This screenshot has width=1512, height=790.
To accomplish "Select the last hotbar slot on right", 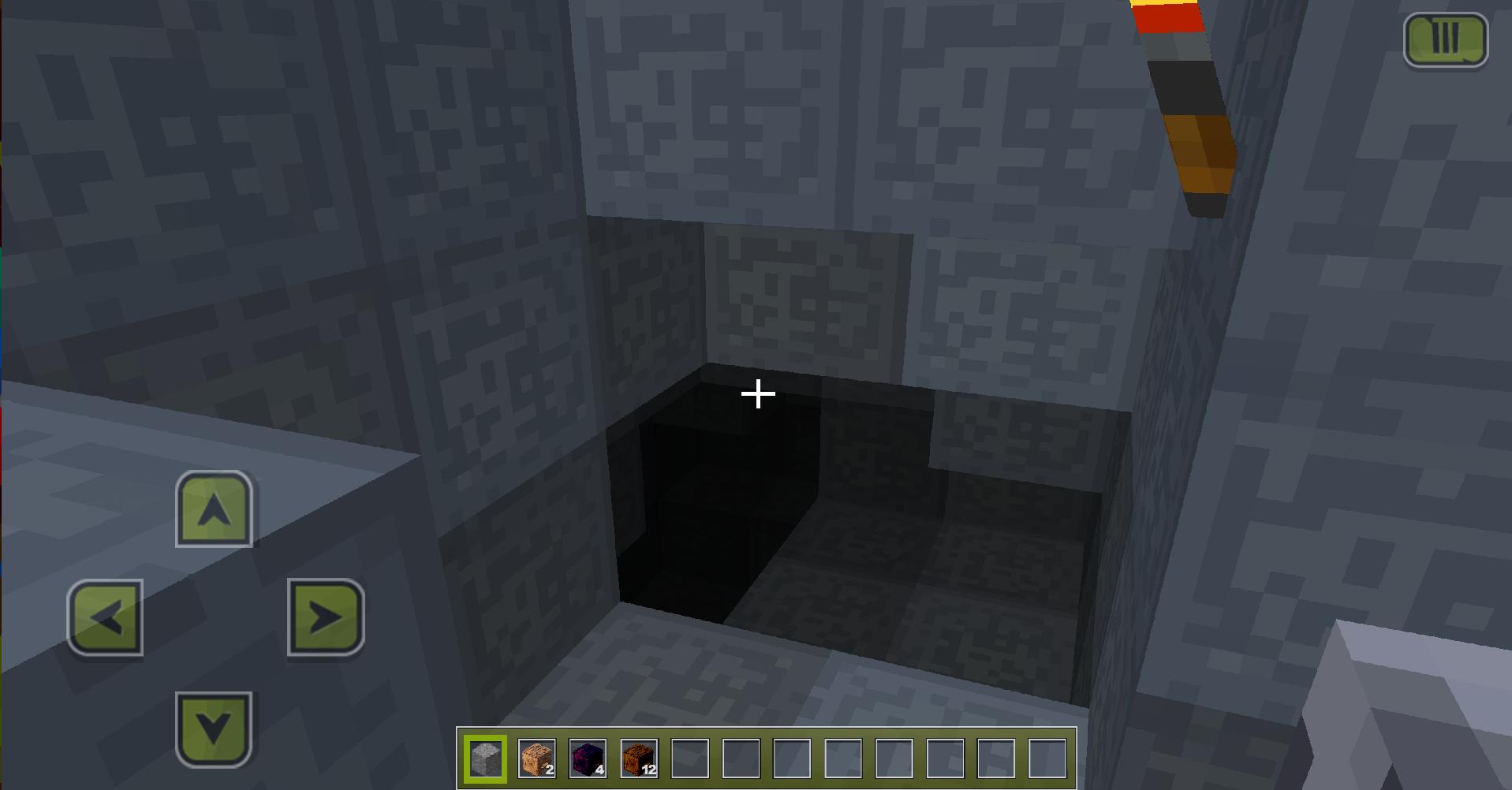I will tap(1049, 758).
